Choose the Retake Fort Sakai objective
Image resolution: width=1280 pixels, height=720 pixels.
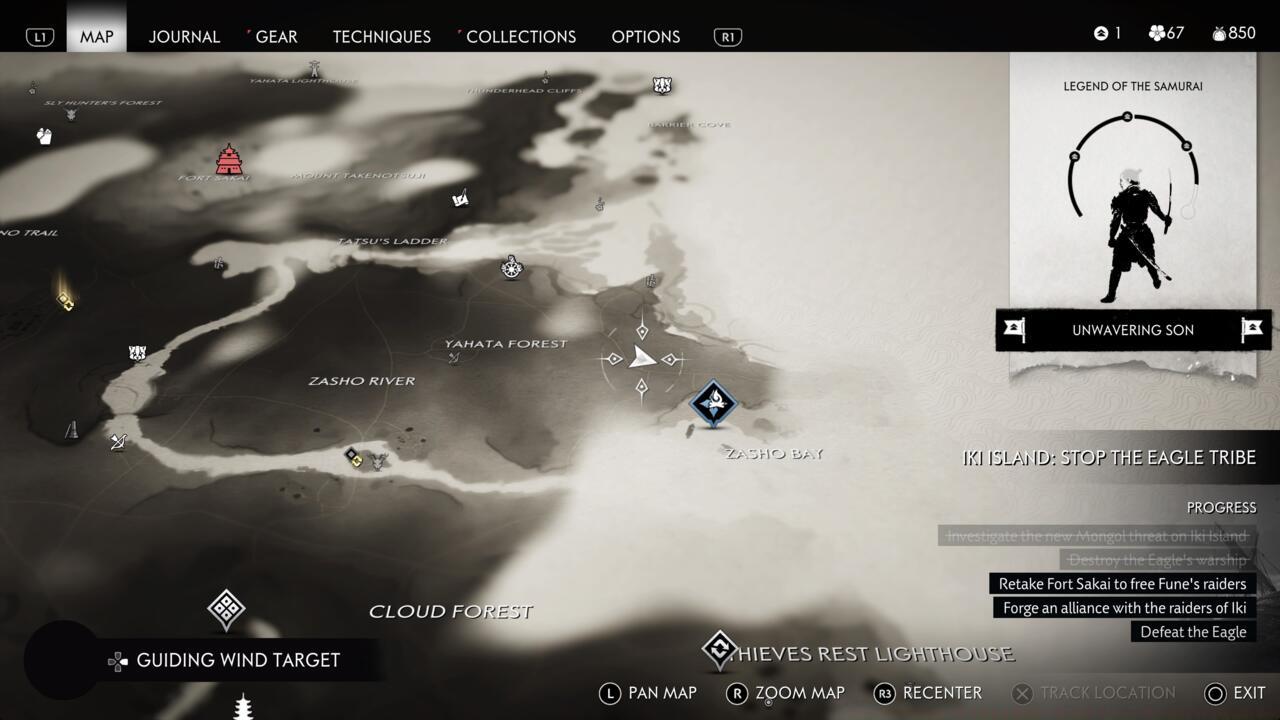click(x=1122, y=584)
